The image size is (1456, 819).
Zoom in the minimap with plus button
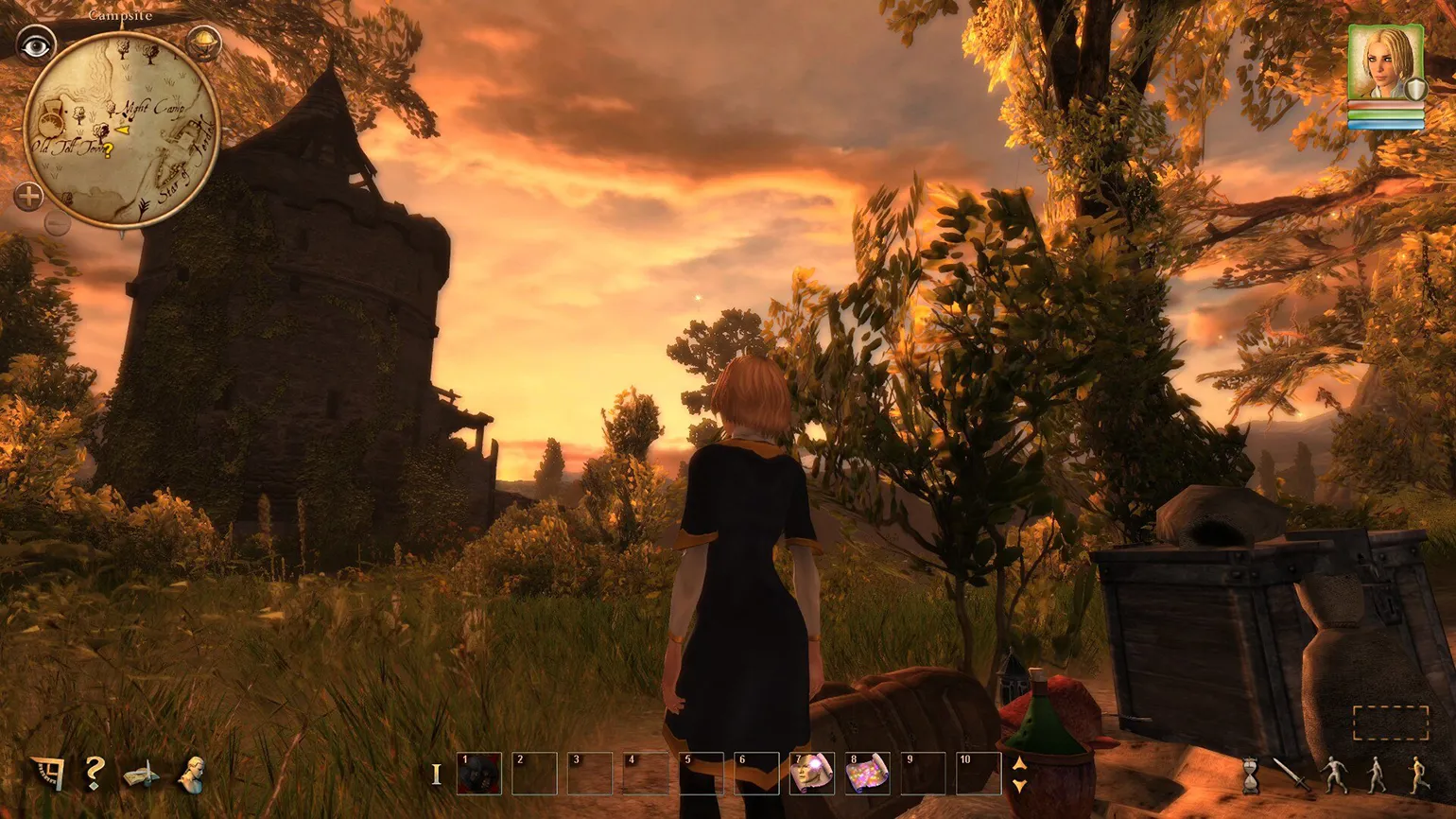click(x=29, y=197)
